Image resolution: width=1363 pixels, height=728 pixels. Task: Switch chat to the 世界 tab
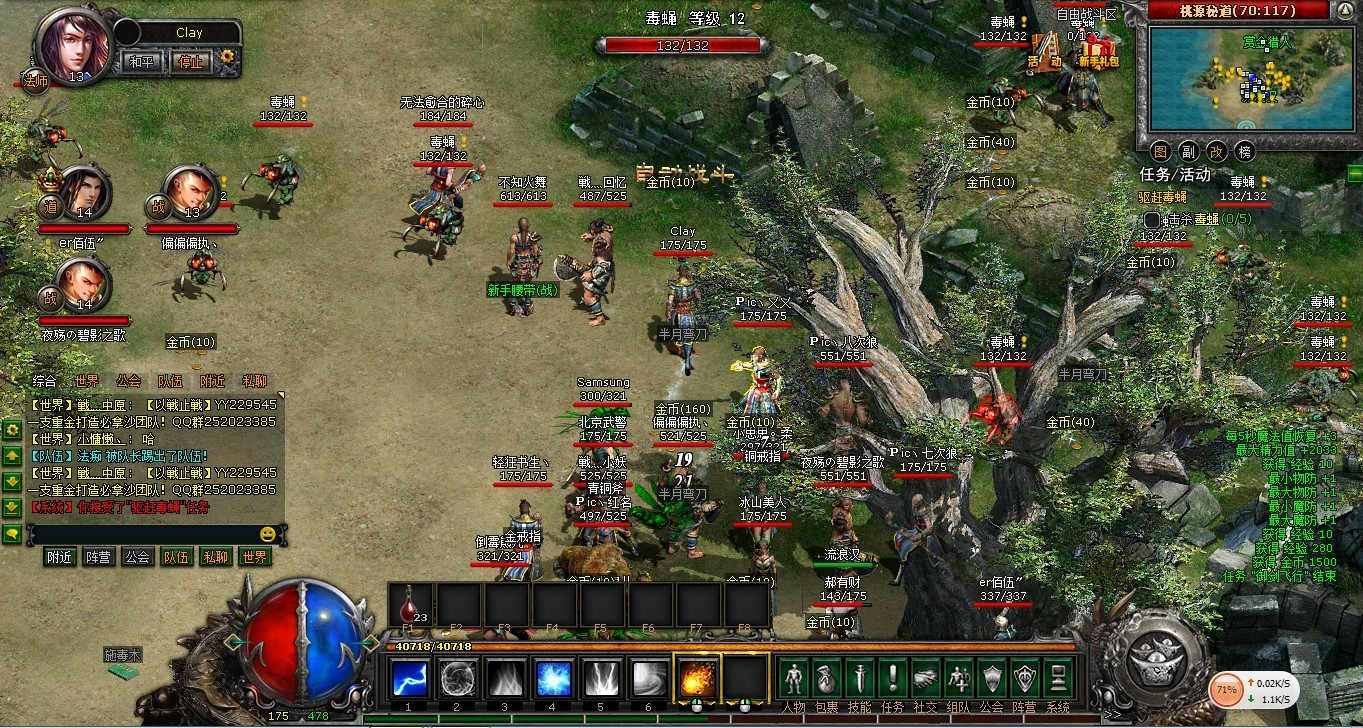pos(87,381)
